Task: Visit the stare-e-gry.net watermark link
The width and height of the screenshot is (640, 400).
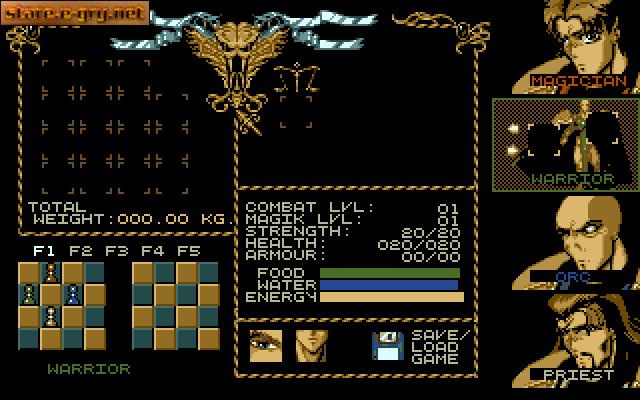Action: coord(77,14)
